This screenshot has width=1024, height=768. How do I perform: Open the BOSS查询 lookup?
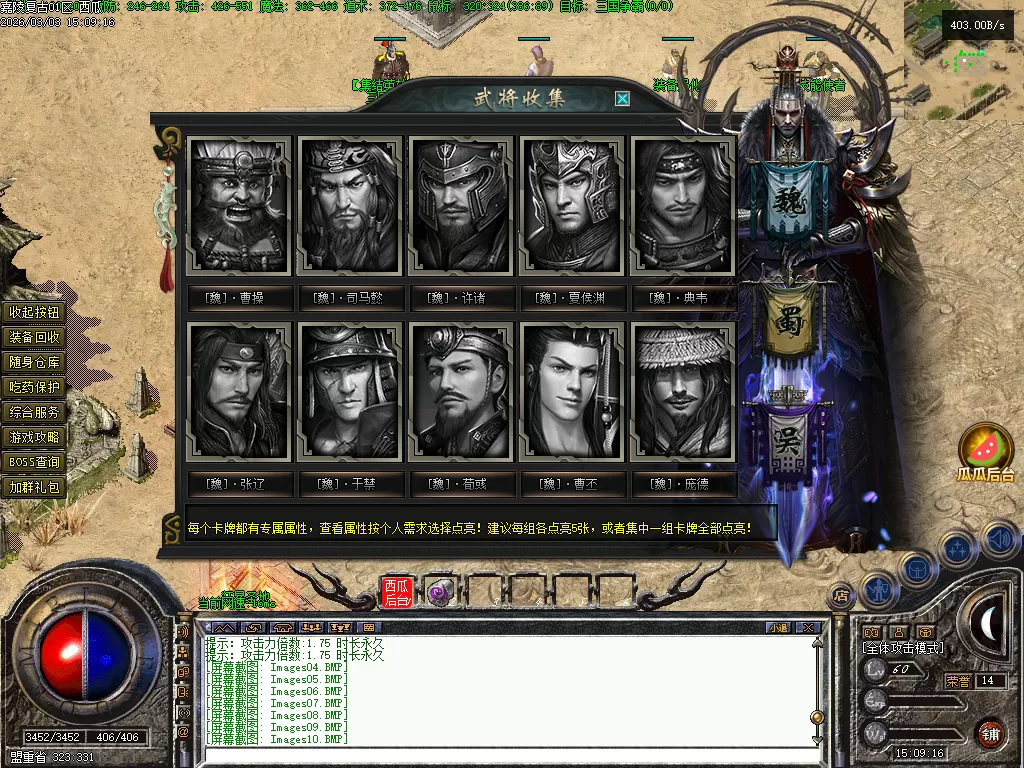35,462
